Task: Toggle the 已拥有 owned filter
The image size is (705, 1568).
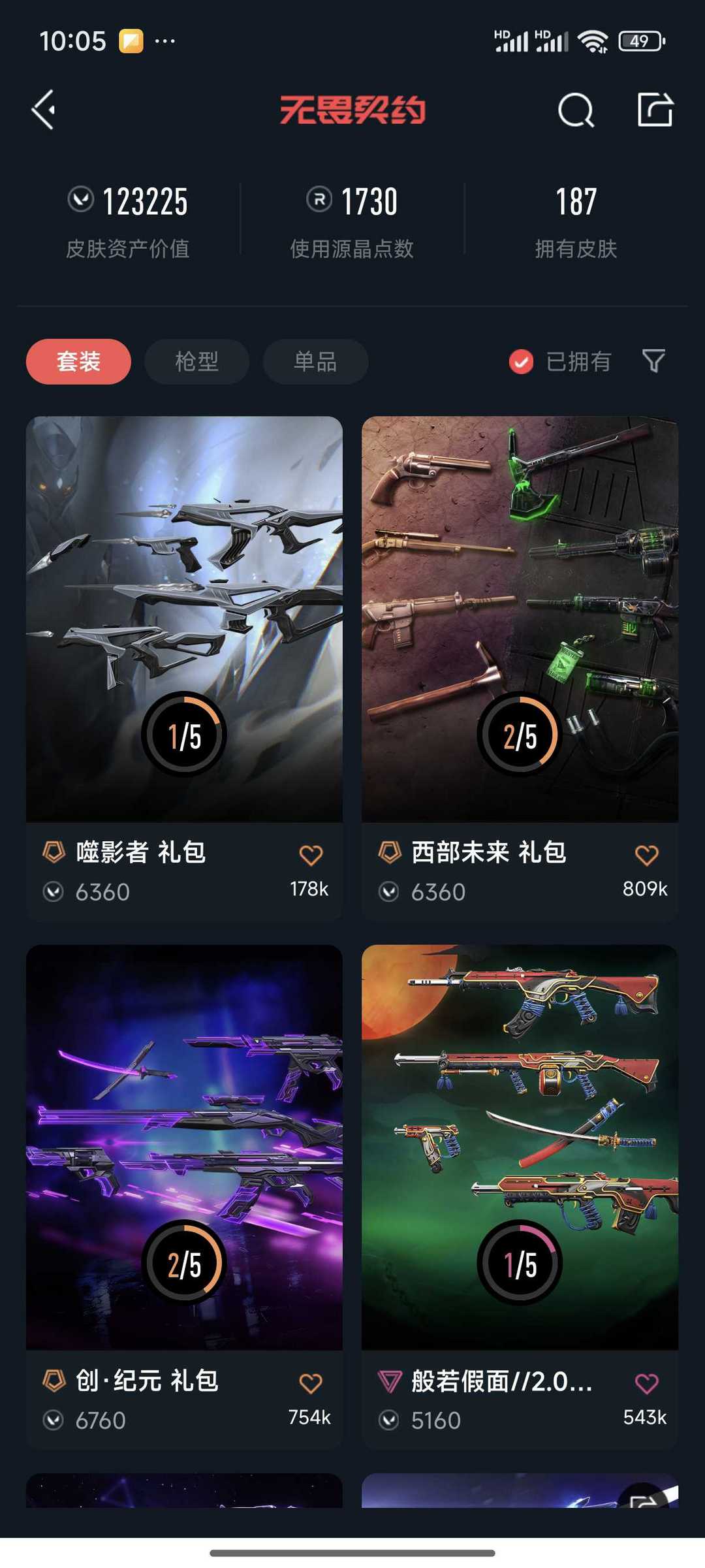Action: (560, 361)
